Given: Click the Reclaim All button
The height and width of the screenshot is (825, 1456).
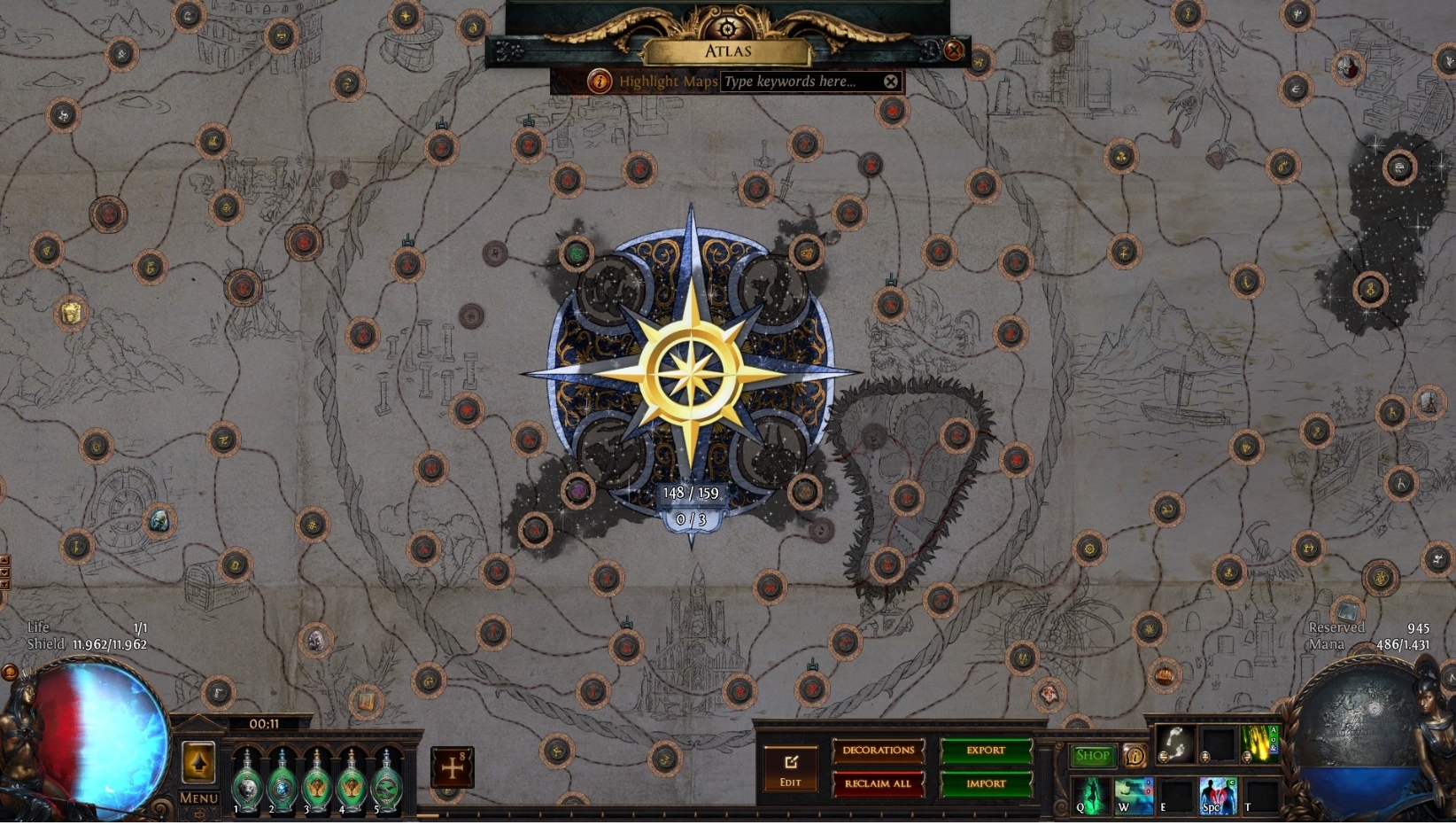Looking at the screenshot, I should (878, 783).
